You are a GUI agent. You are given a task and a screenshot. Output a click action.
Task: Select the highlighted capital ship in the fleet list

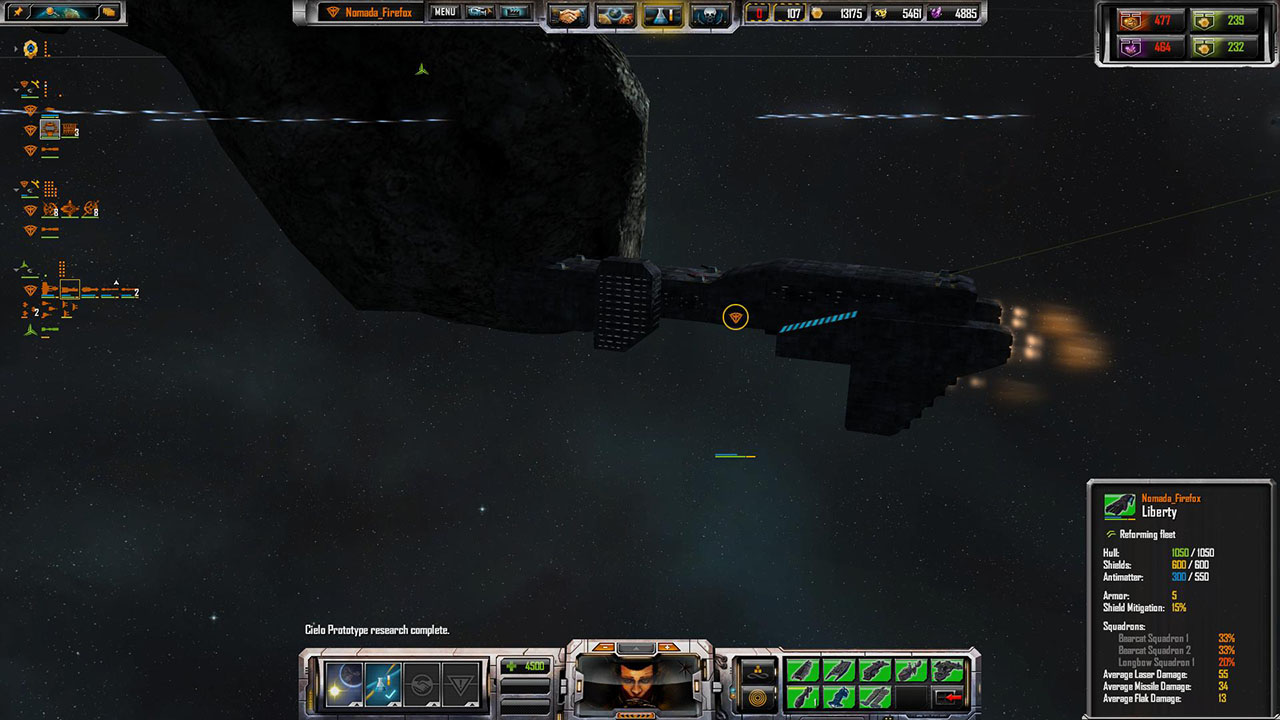(x=70, y=291)
